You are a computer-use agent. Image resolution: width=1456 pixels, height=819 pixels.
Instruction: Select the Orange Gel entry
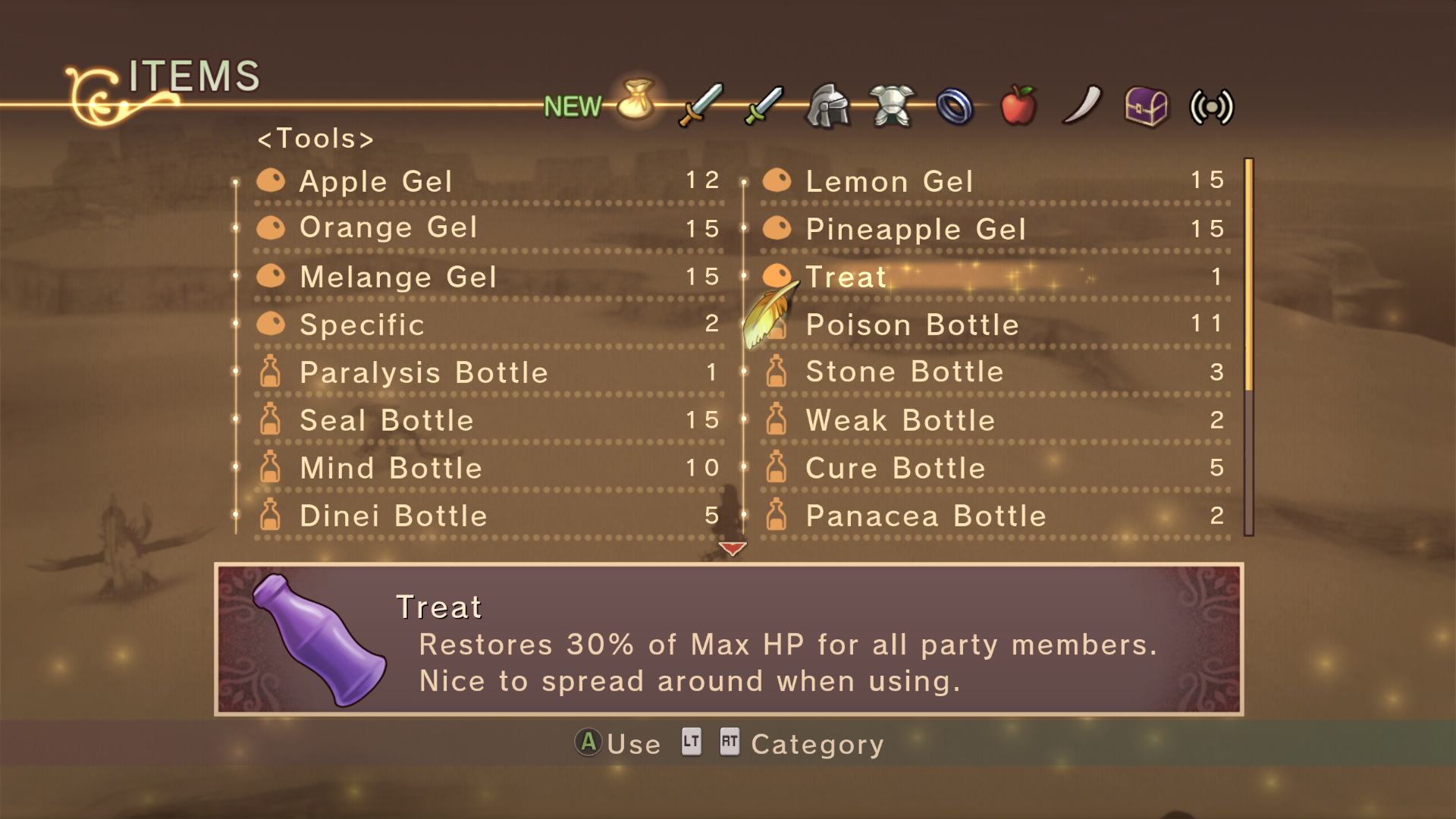pyautogui.click(x=388, y=227)
